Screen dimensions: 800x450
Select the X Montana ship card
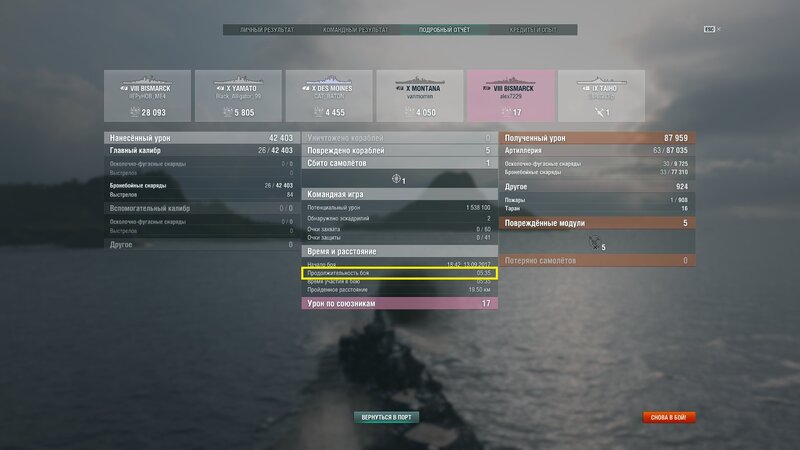(x=418, y=96)
